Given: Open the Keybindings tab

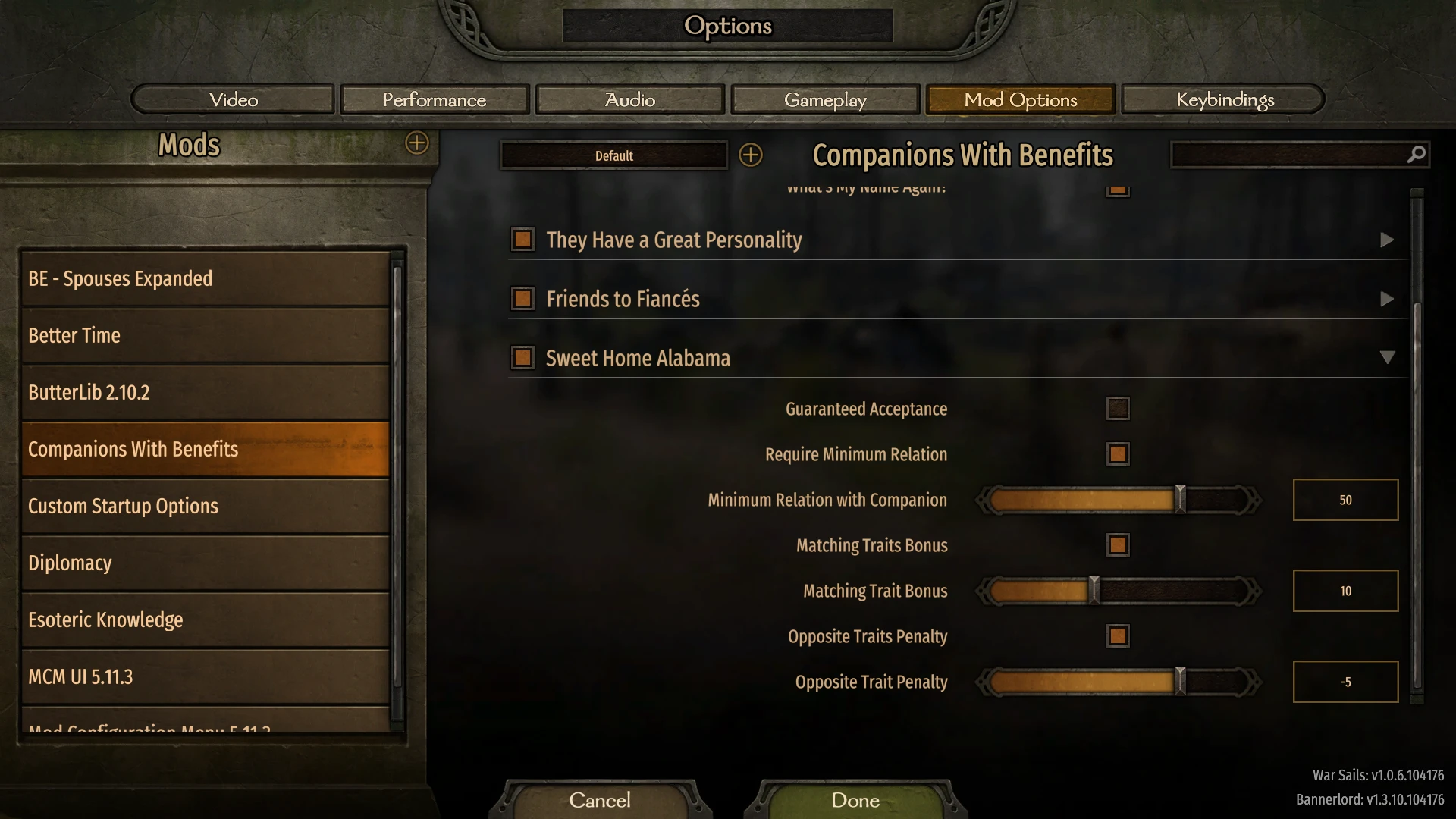Looking at the screenshot, I should (1224, 99).
